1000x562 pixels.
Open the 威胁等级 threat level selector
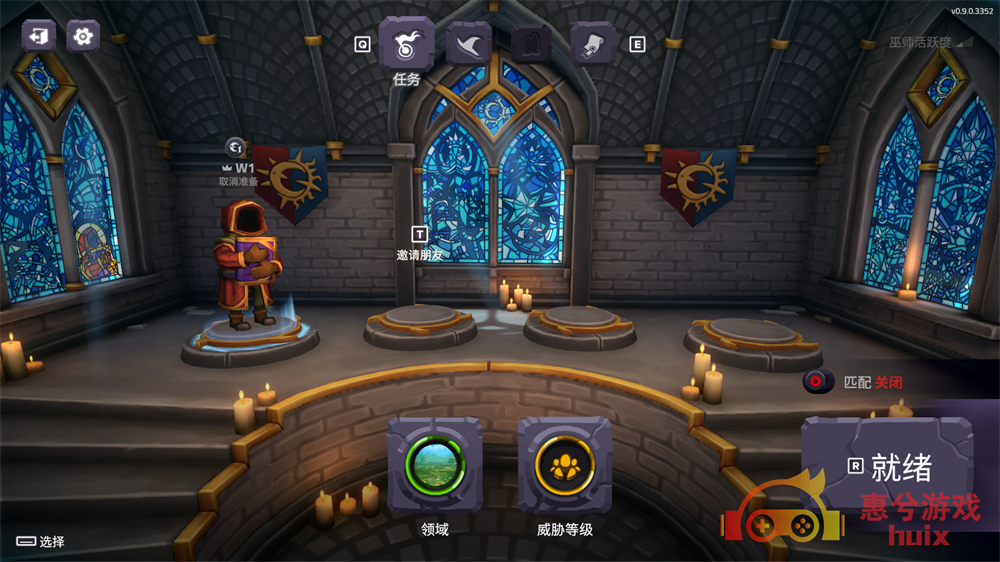click(565, 466)
